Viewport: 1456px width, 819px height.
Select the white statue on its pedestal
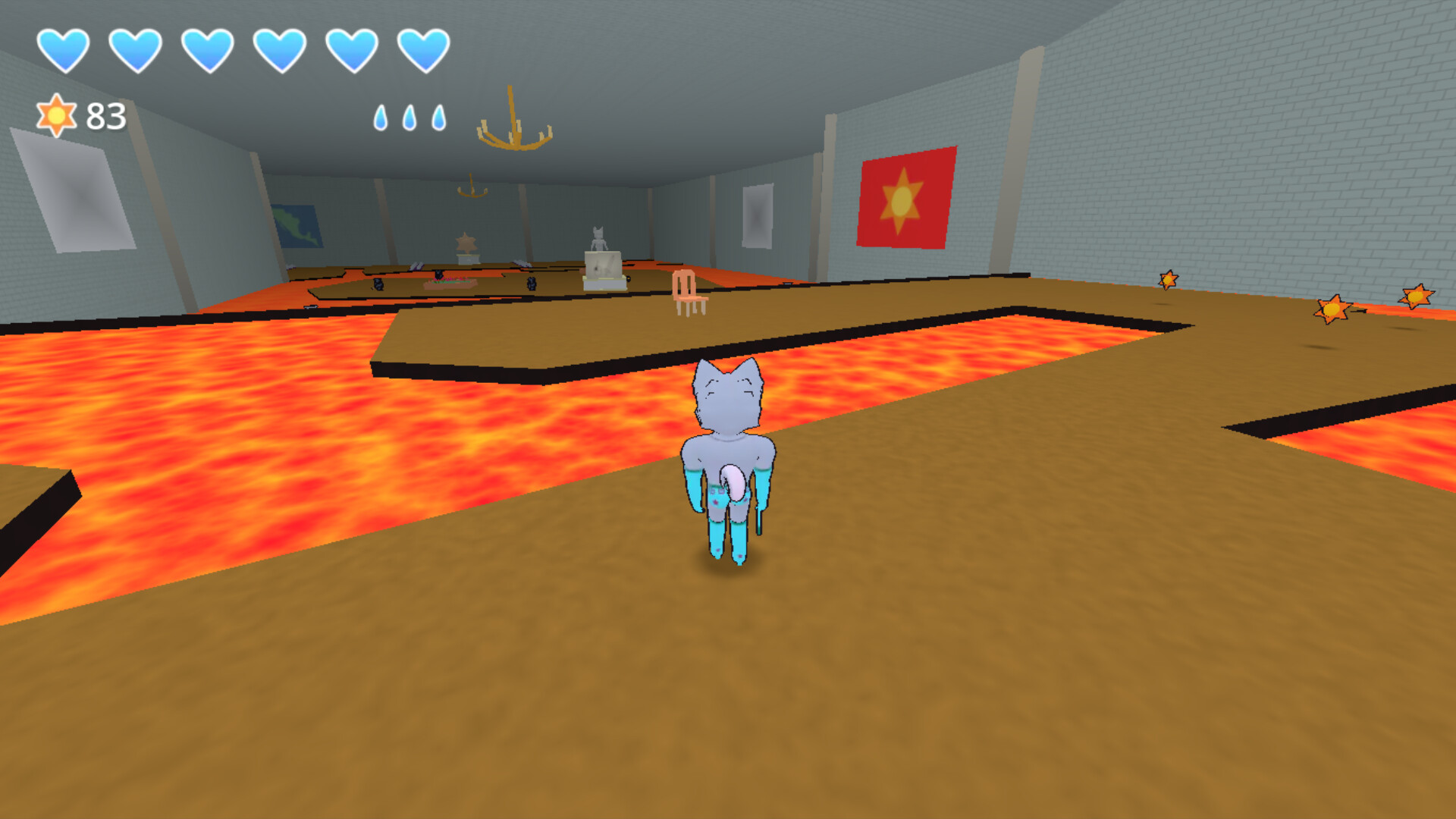598,243
